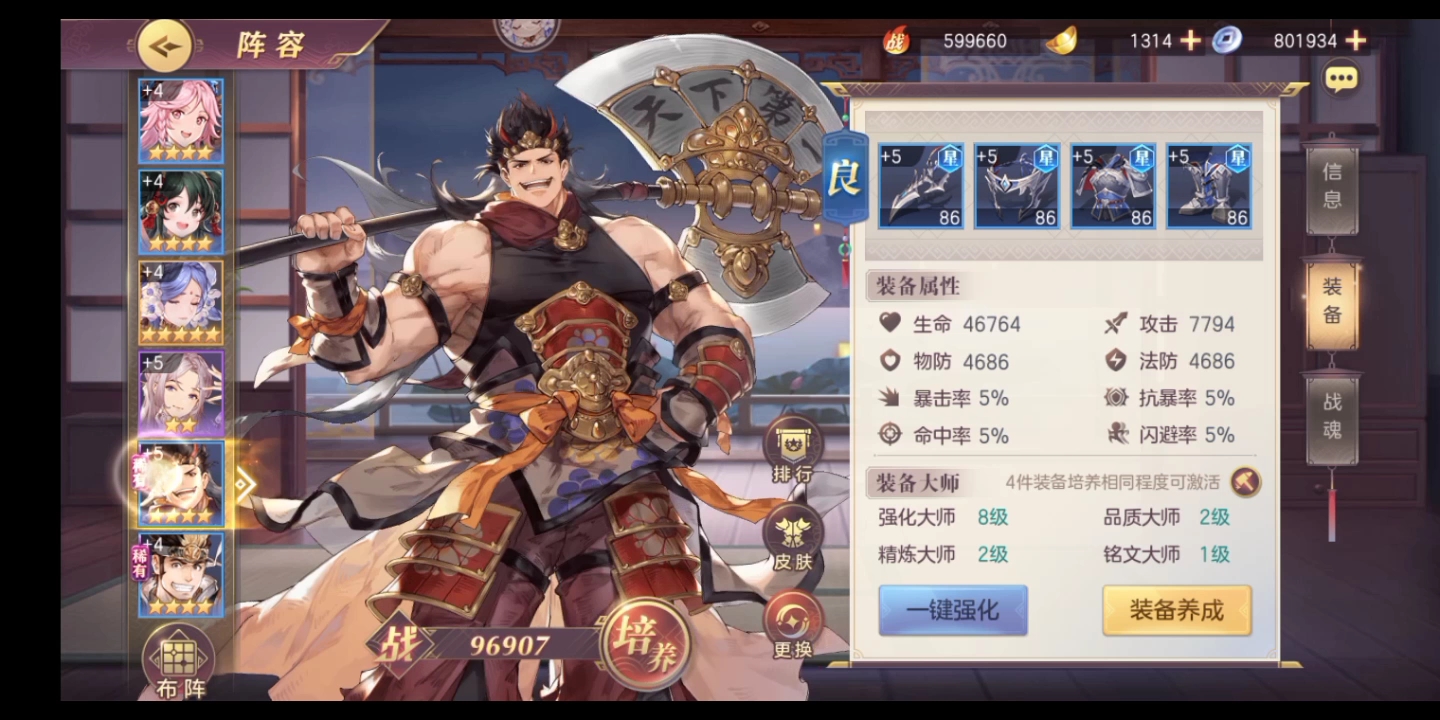Screen dimensions: 1440x720
Task: Click the 装备养成 equipment development button
Action: point(1177,610)
